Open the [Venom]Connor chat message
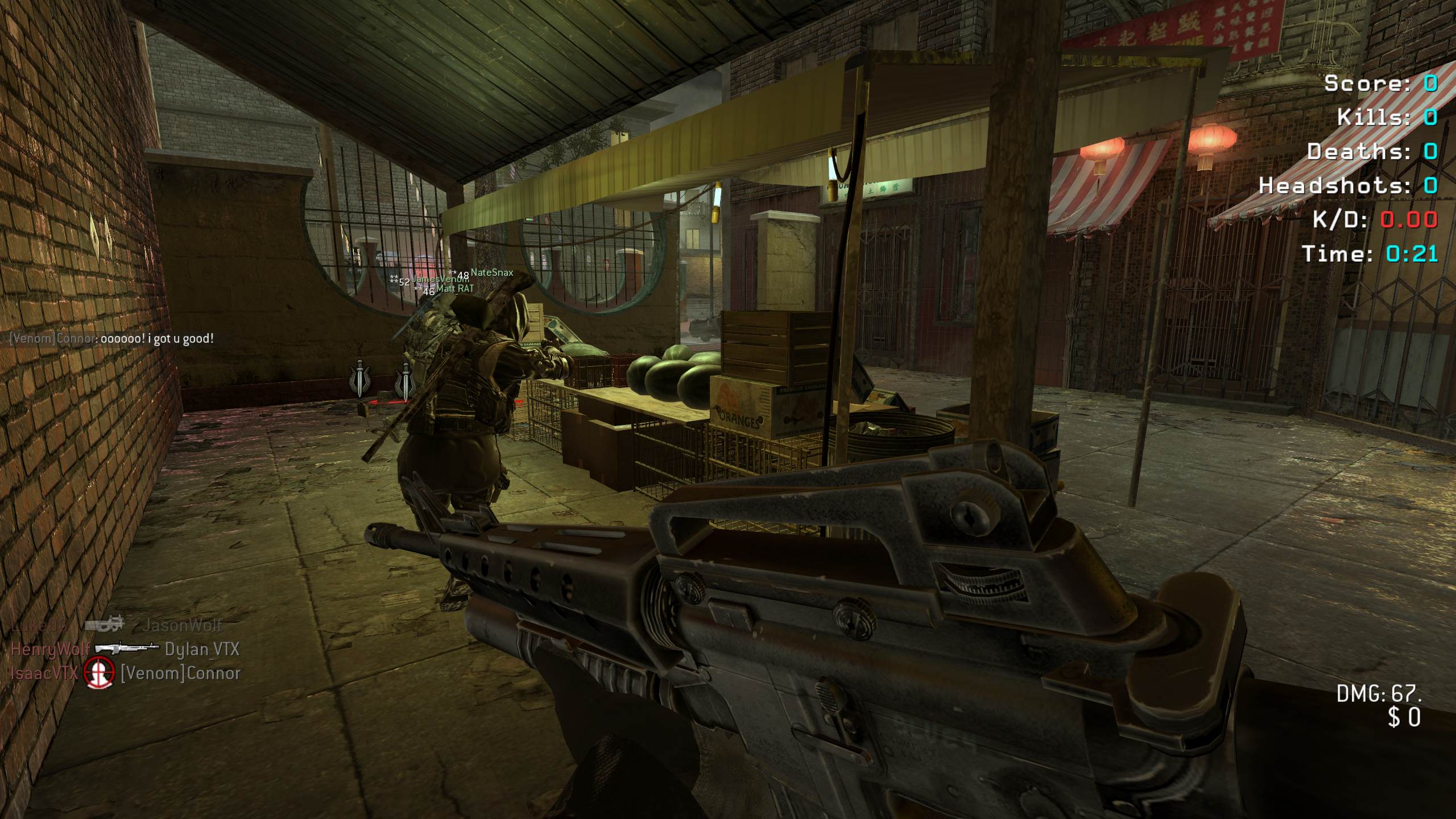Viewport: 1456px width, 819px height. coord(111,339)
